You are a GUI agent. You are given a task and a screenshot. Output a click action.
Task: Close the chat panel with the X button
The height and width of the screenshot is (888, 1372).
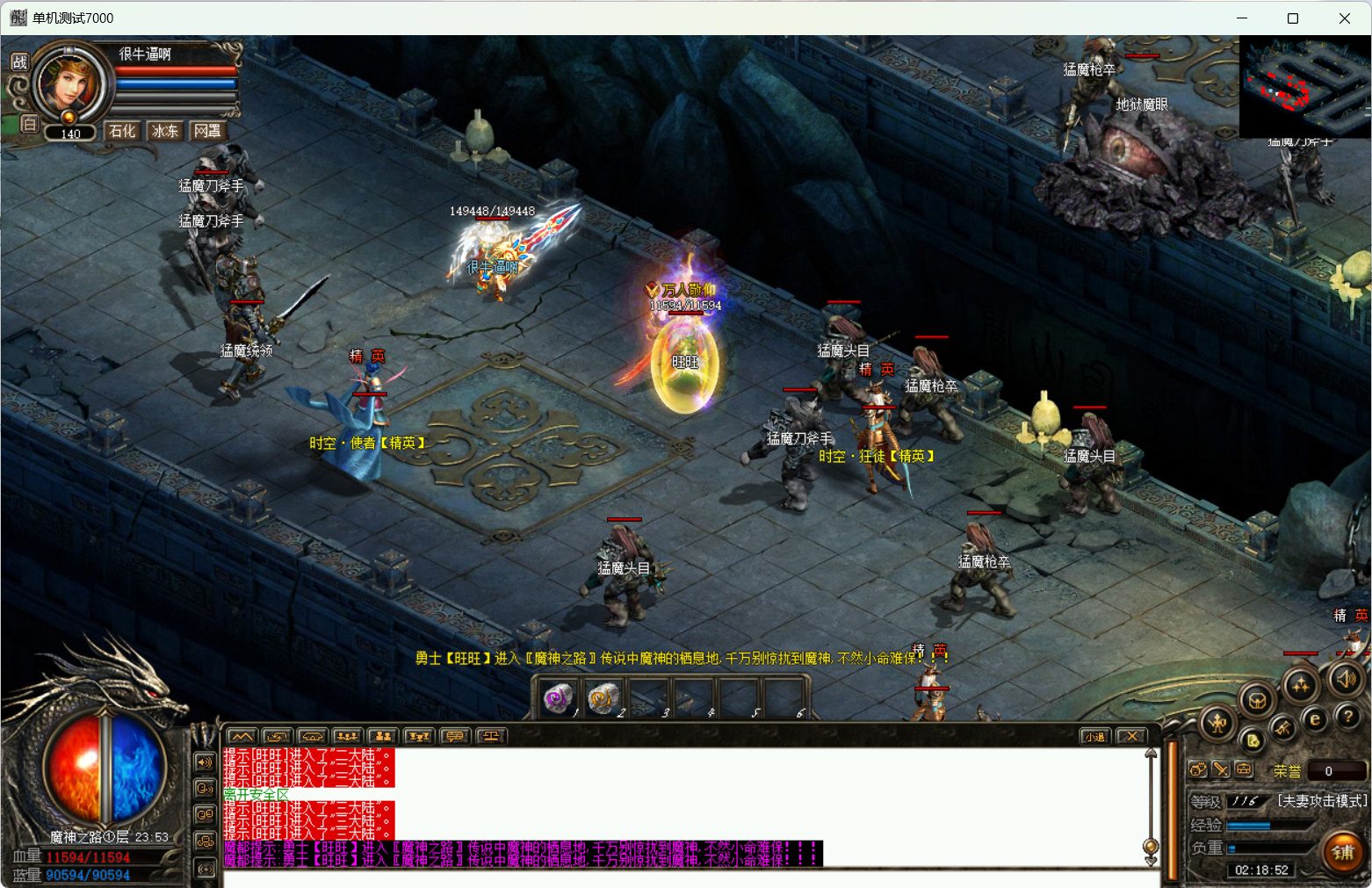coord(1132,736)
